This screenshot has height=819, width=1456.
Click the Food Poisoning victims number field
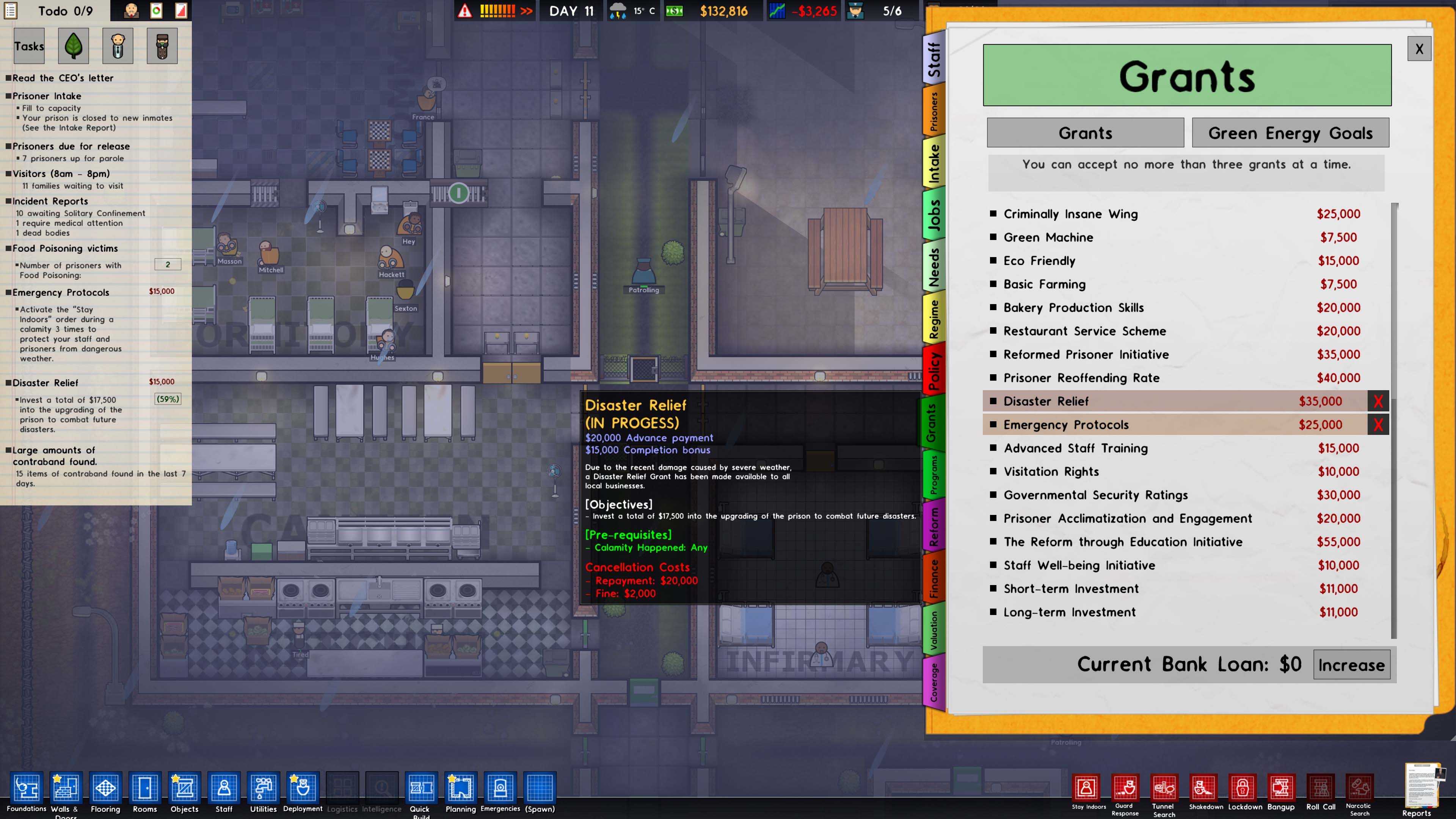point(167,264)
